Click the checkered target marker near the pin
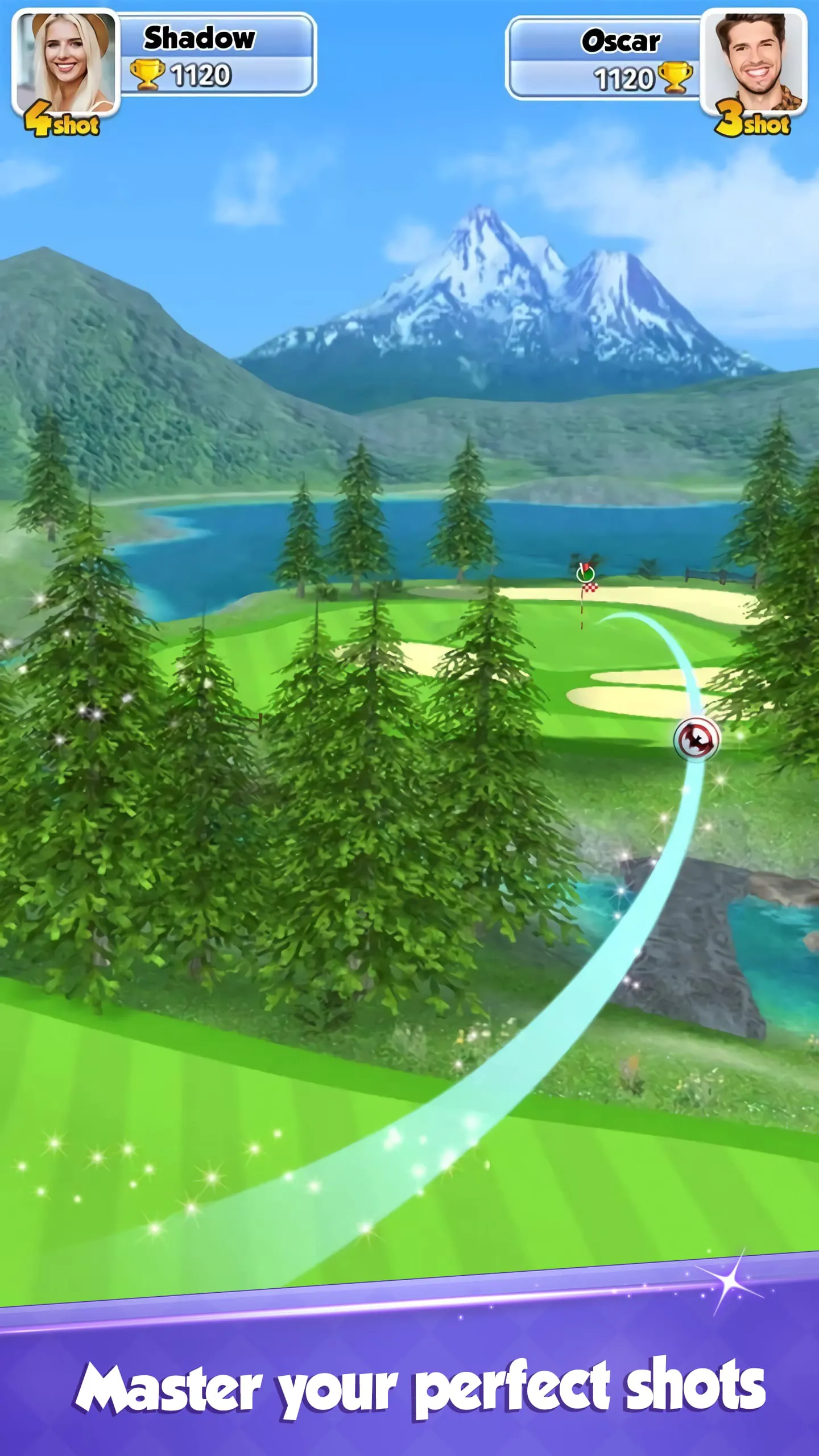The image size is (819, 1456). pyautogui.click(x=591, y=588)
